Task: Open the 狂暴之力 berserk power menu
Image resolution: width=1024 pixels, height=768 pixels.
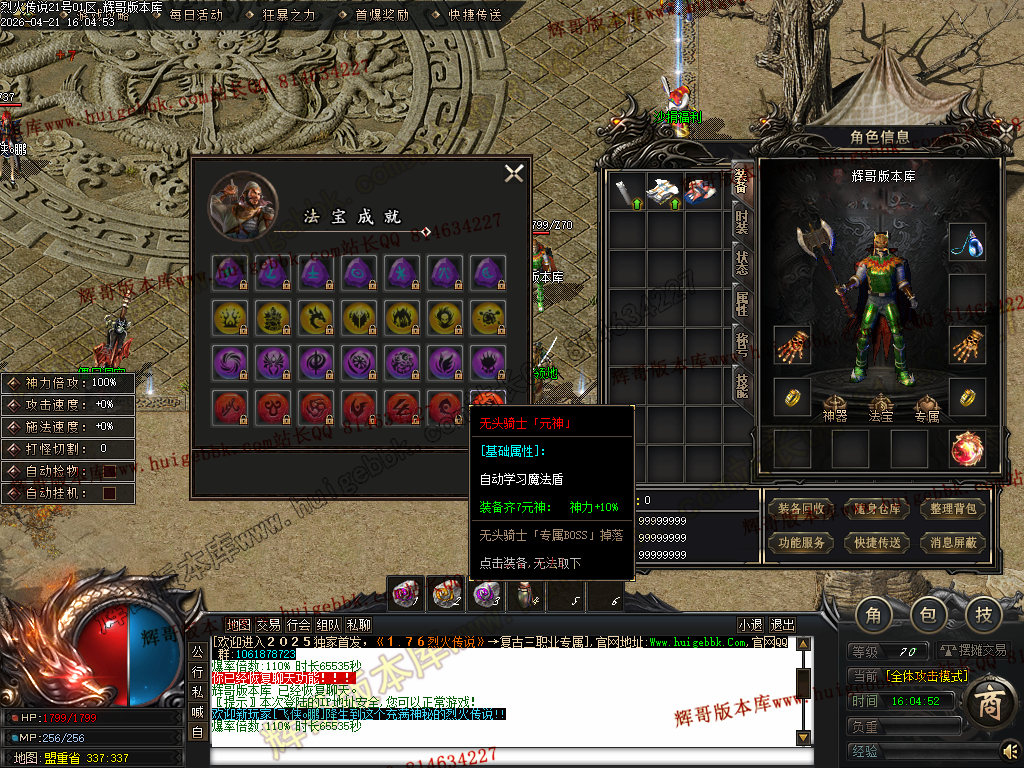Action: point(288,15)
